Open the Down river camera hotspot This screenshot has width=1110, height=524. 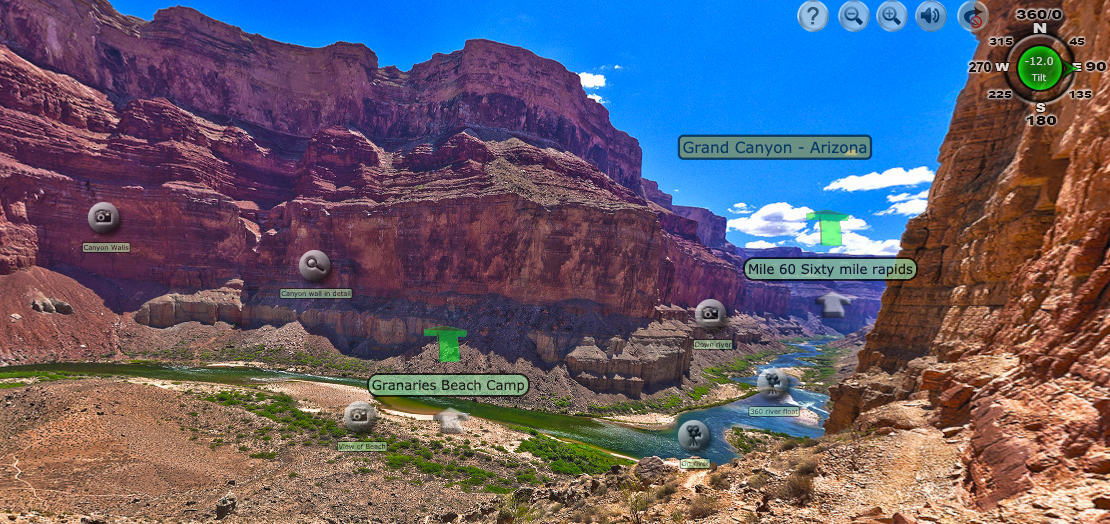[710, 314]
